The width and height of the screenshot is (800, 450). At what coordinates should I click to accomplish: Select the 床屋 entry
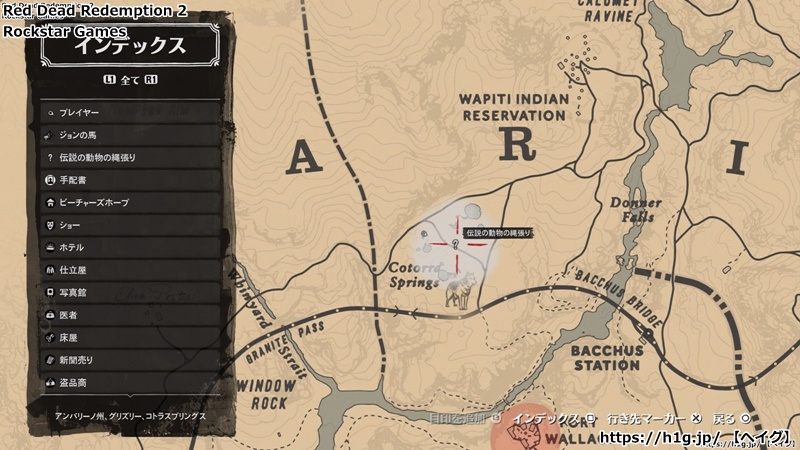click(128, 337)
